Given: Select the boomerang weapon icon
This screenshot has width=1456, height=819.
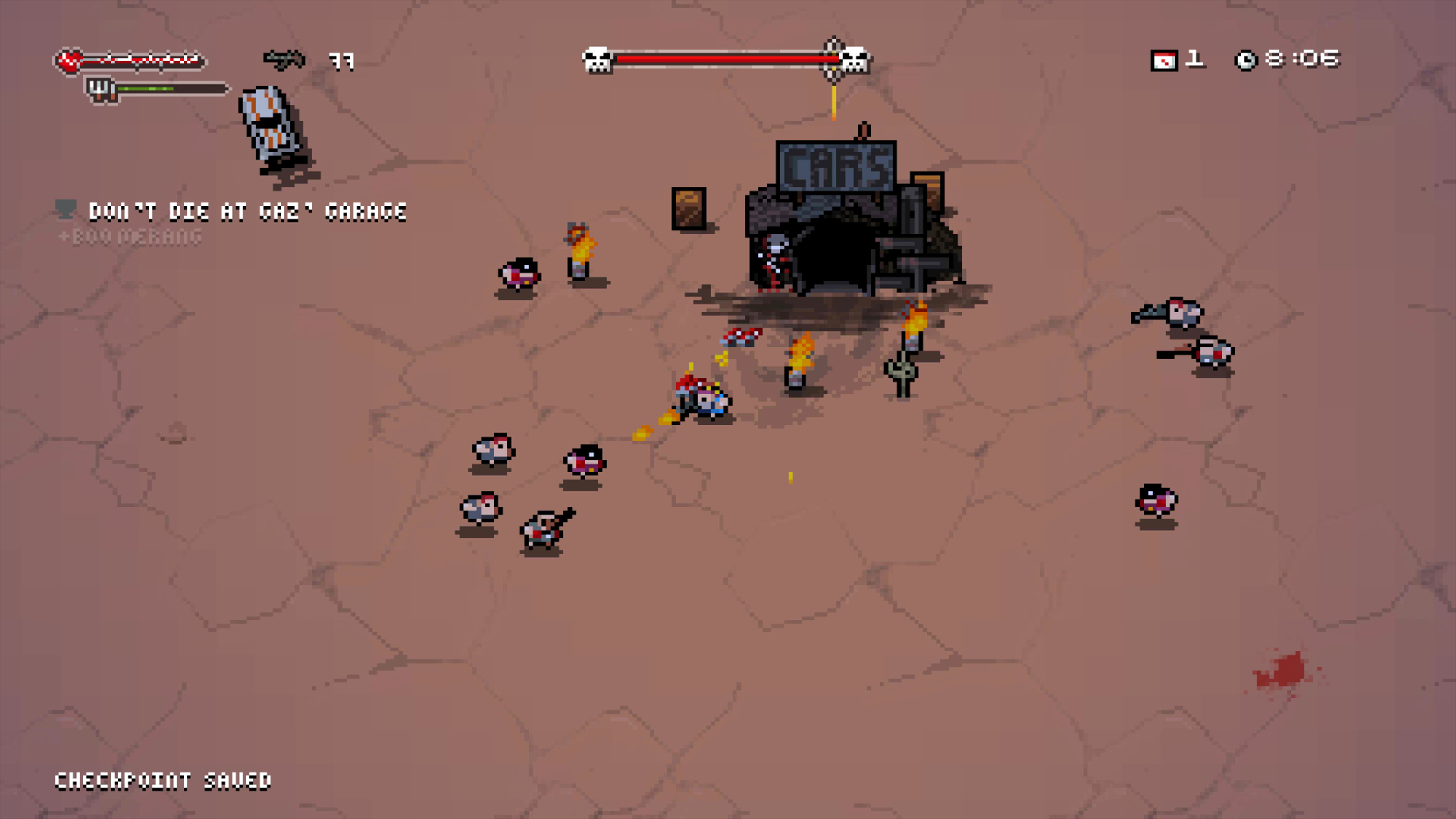Looking at the screenshot, I should [284, 60].
